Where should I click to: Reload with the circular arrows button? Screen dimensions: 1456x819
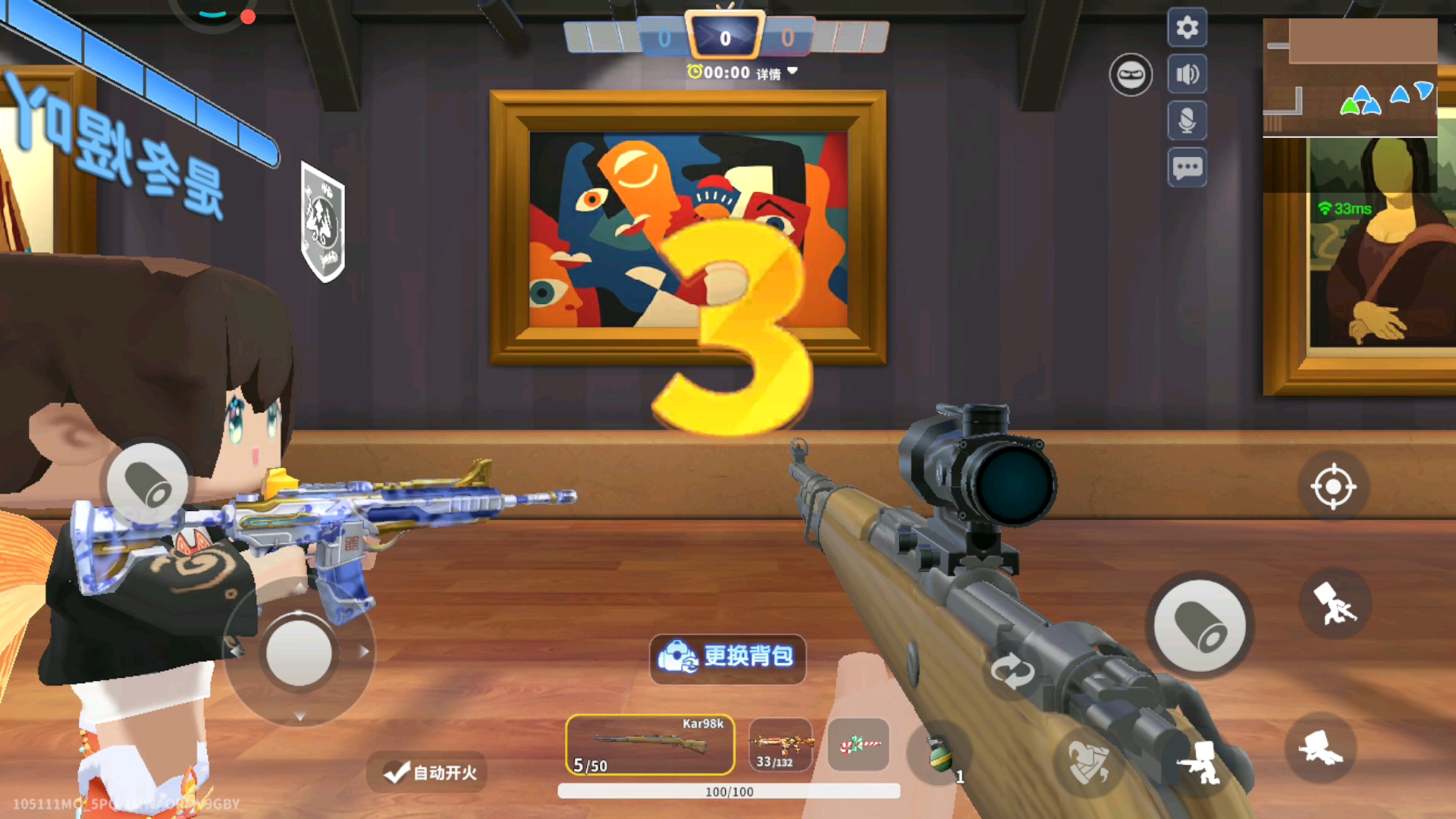click(x=1012, y=672)
